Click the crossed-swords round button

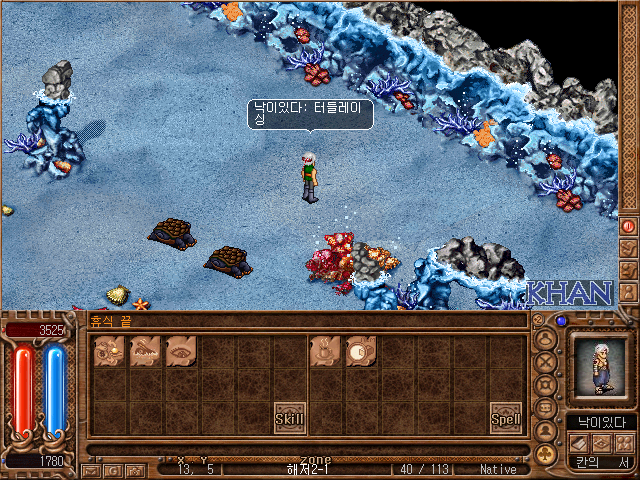click(x=546, y=362)
